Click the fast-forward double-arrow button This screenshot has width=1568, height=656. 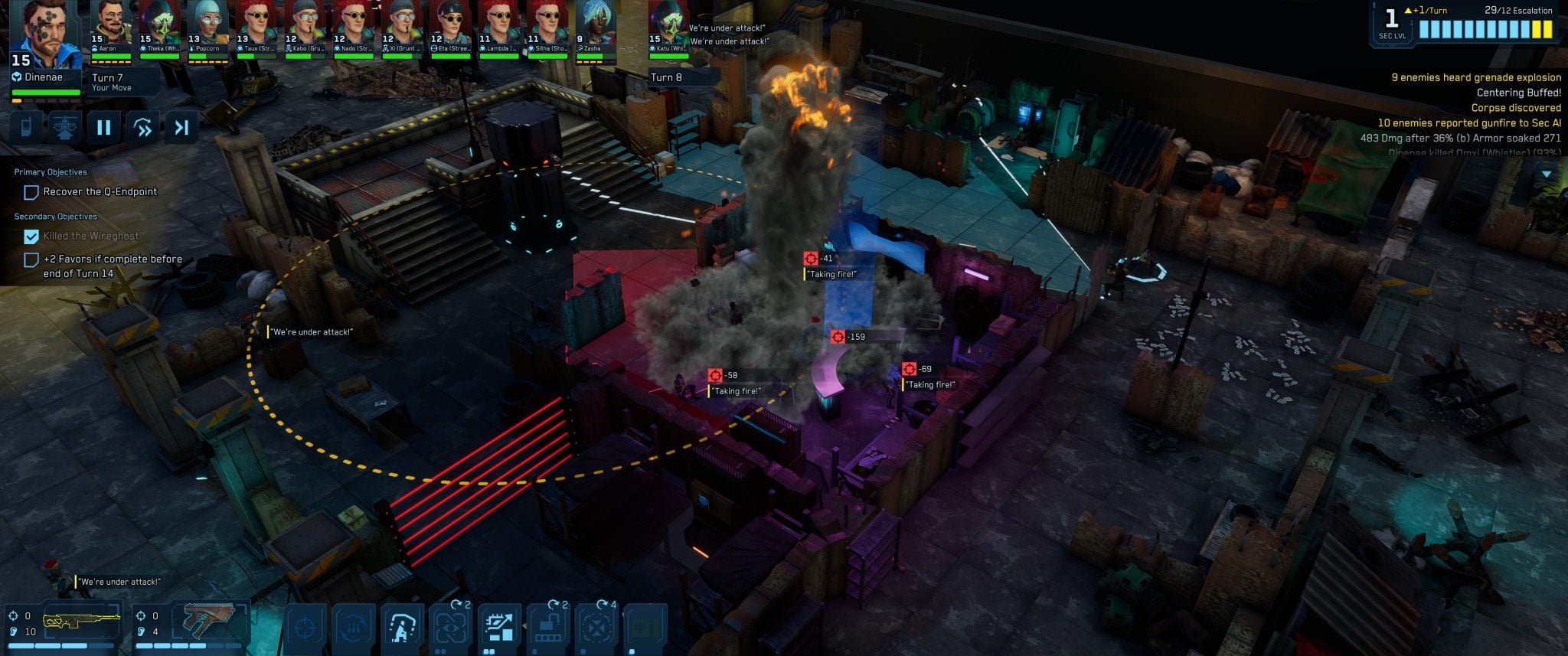click(x=143, y=127)
